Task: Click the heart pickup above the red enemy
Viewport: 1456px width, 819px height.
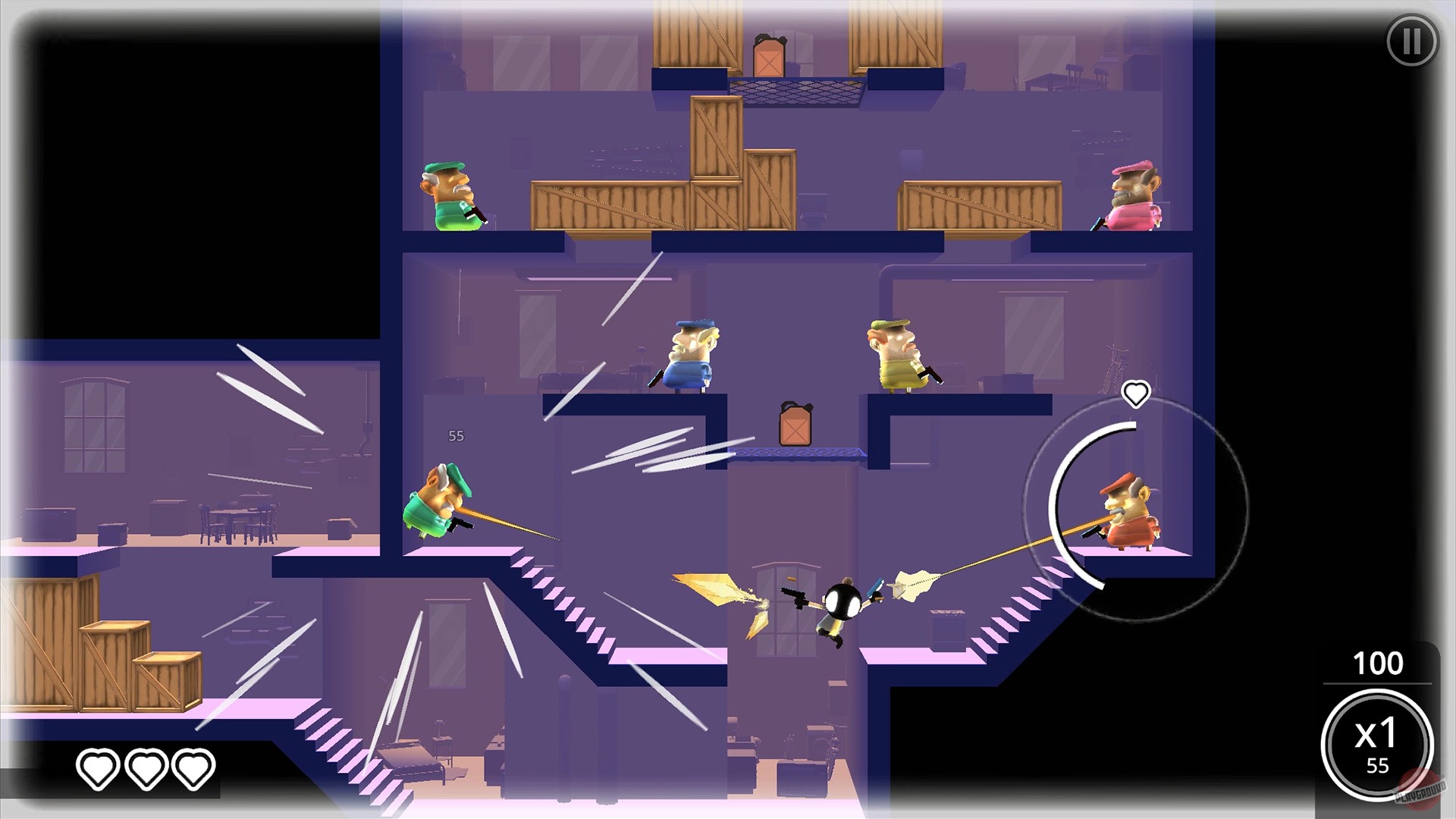Action: (1135, 394)
